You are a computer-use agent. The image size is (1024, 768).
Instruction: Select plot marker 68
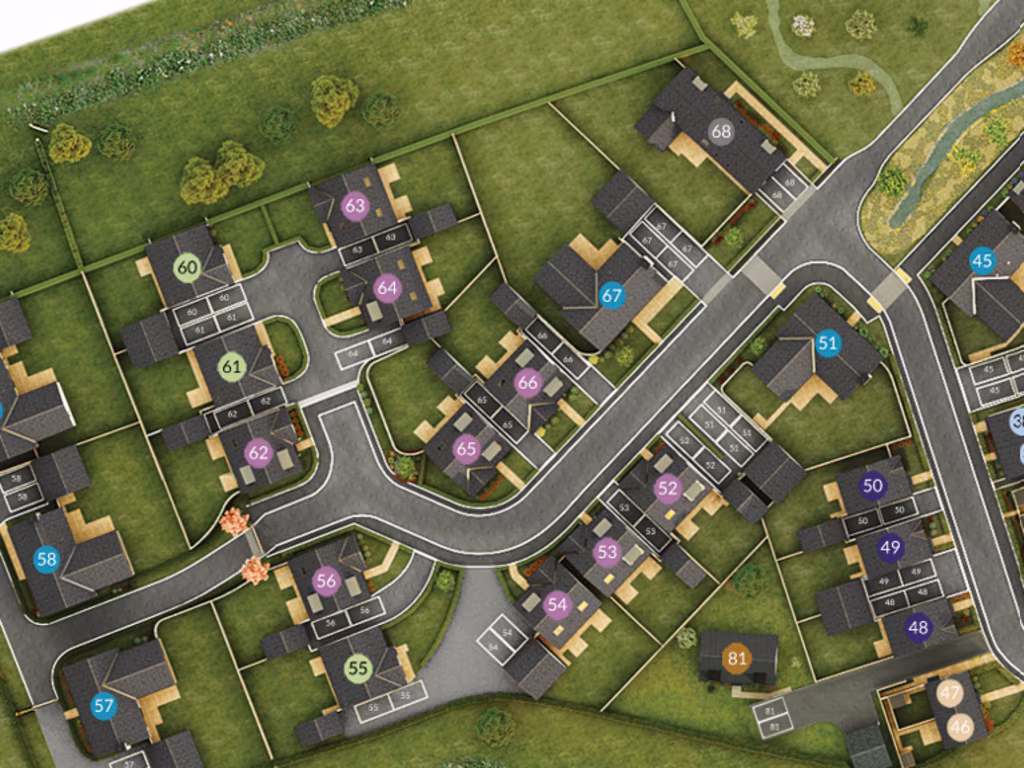[721, 131]
